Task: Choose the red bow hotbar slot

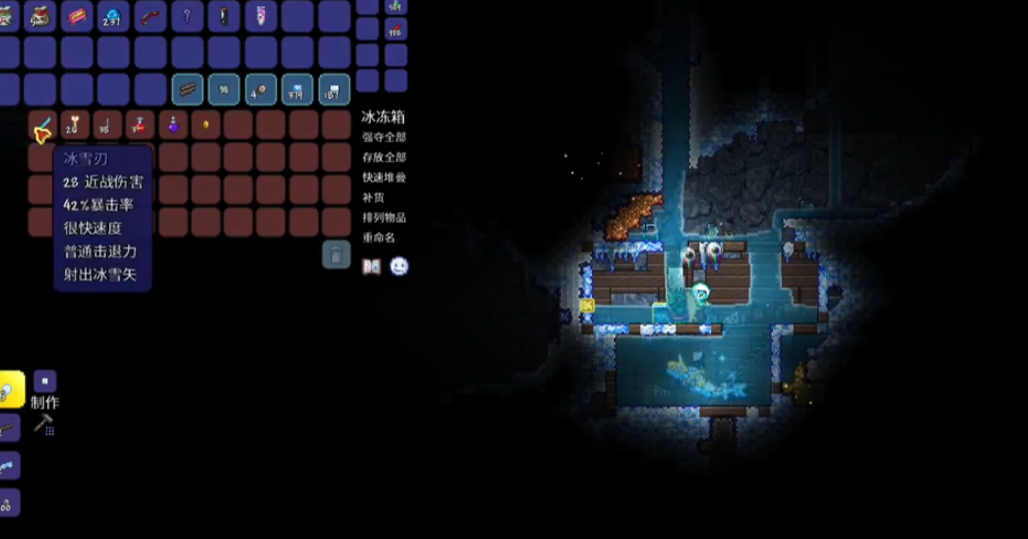Action: [x=150, y=16]
